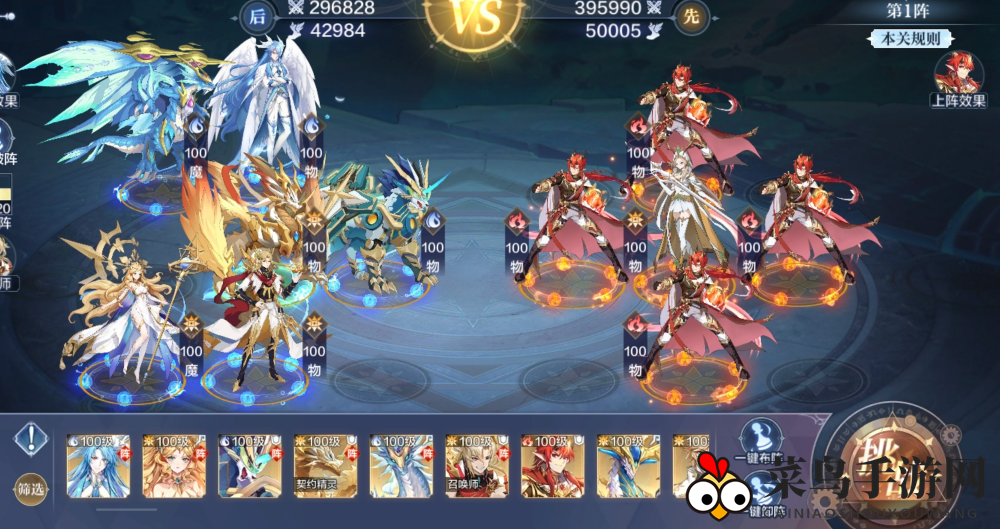
Task: Open the 筛选 filter button
Action: point(31,487)
